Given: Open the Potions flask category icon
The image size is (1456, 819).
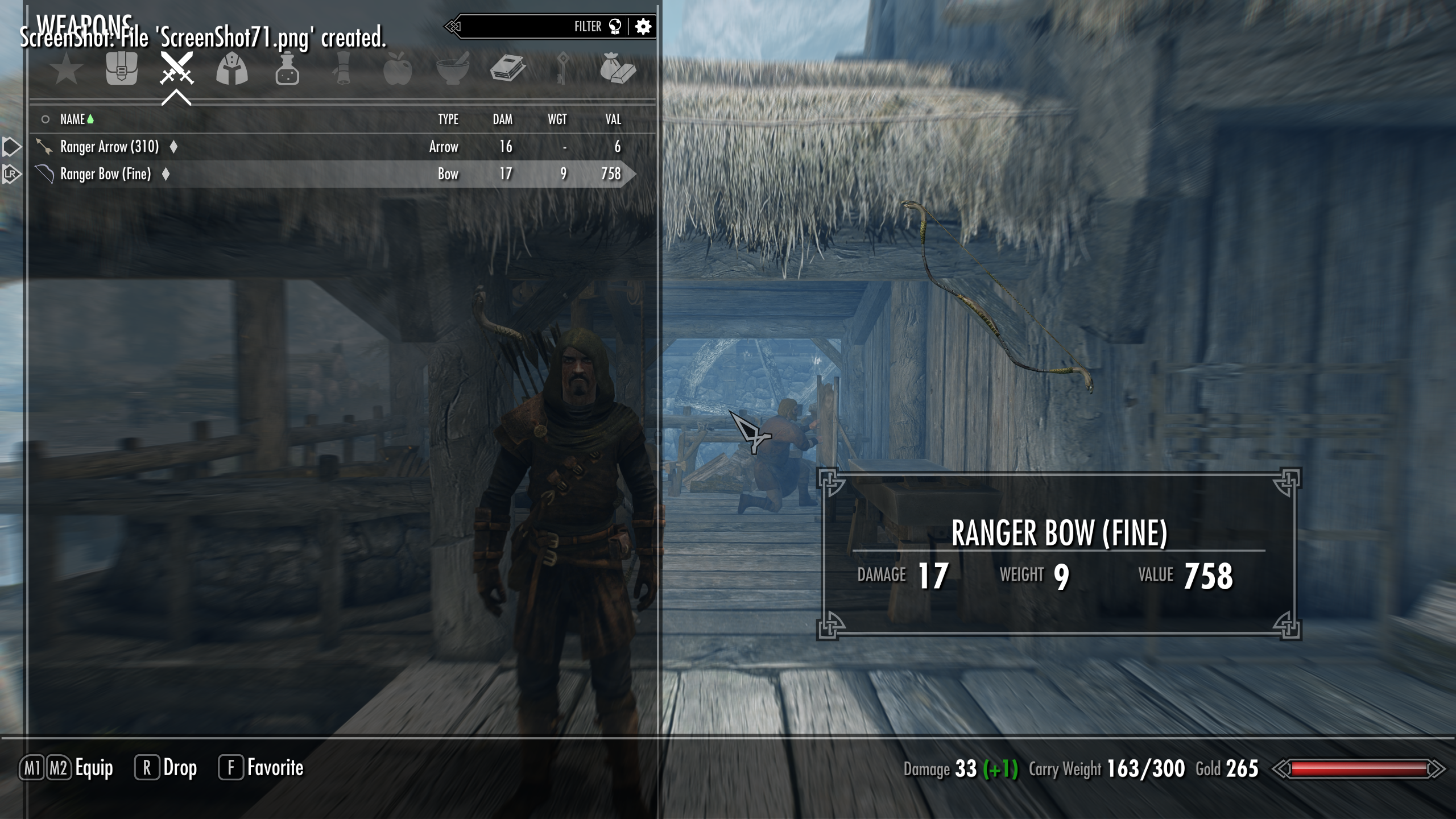Looking at the screenshot, I should [x=287, y=69].
